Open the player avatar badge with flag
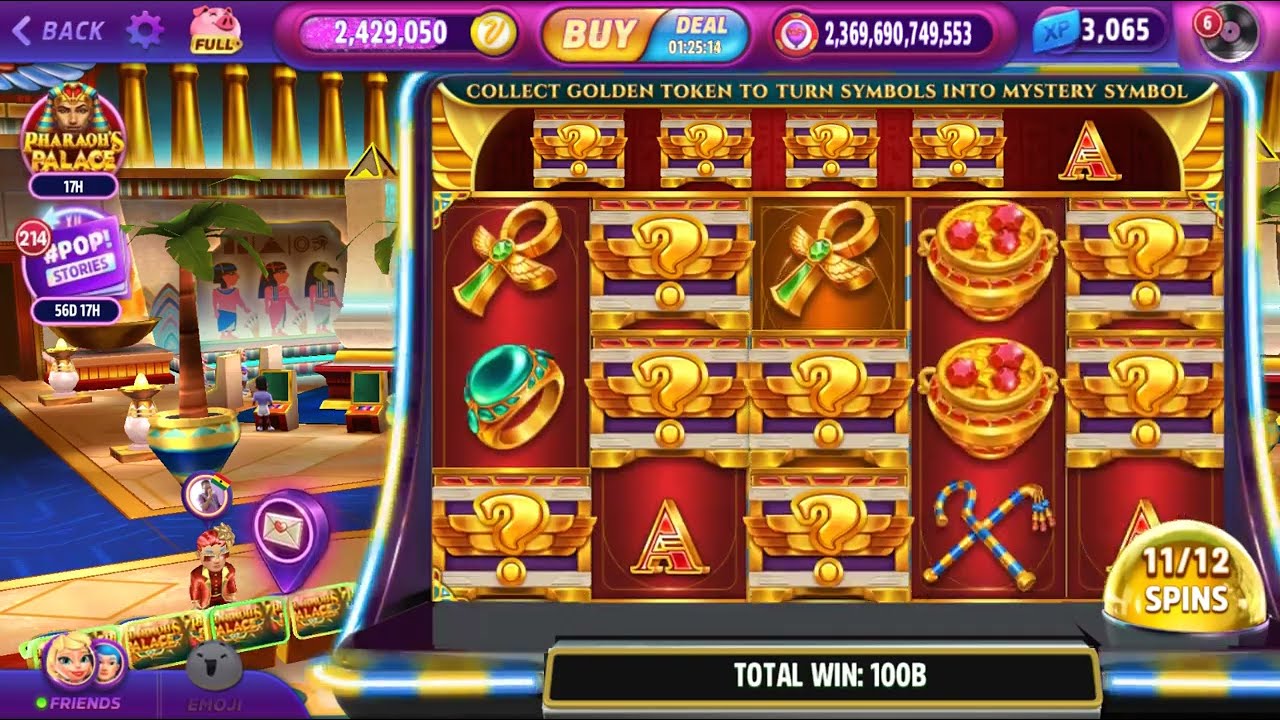1280x720 pixels. coord(207,497)
